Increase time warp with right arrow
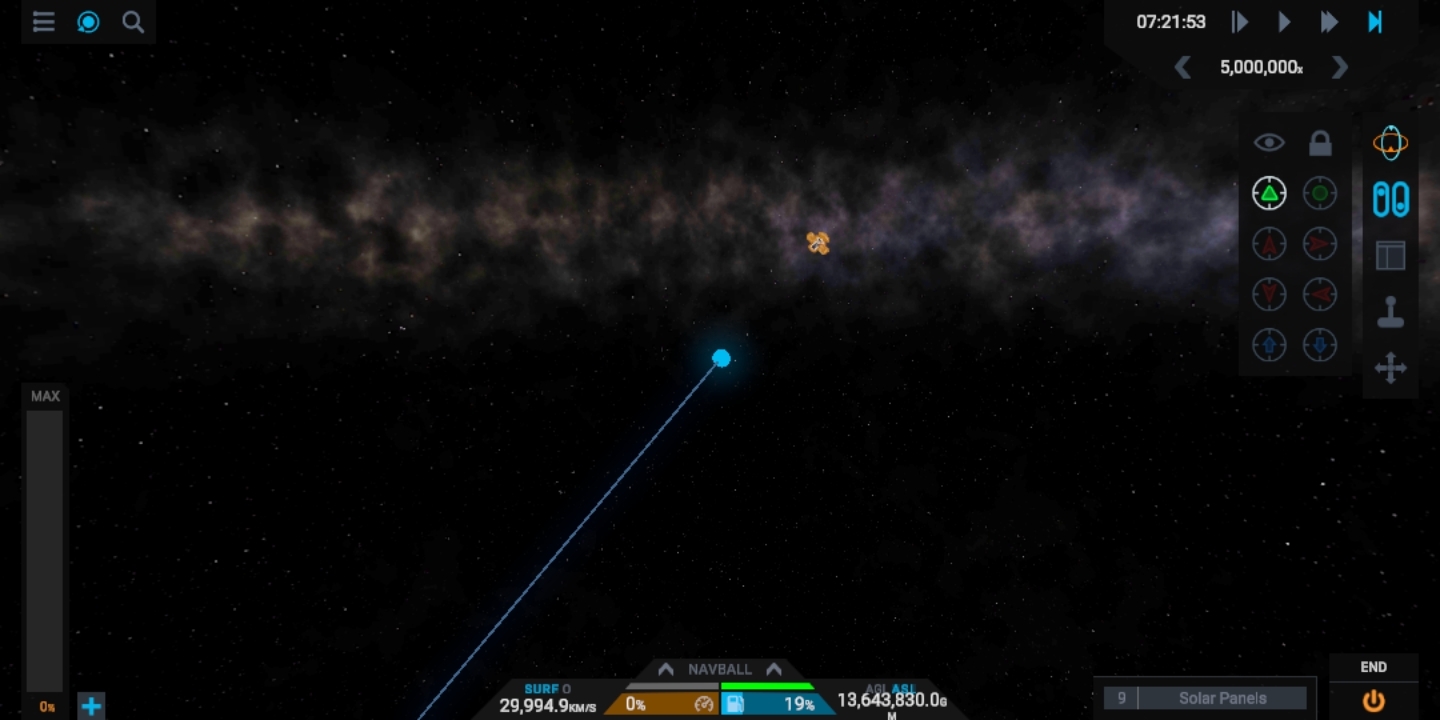Image resolution: width=1440 pixels, height=720 pixels. pos(1340,67)
